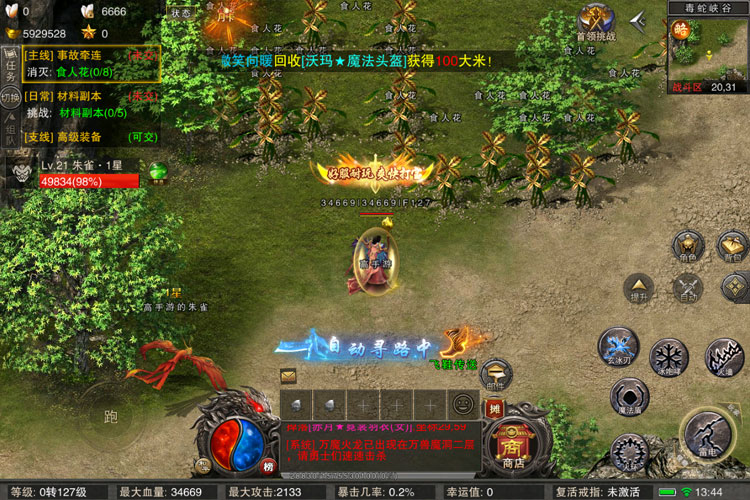Open the 商店 shop
This screenshot has width=750, height=500.
[x=514, y=447]
